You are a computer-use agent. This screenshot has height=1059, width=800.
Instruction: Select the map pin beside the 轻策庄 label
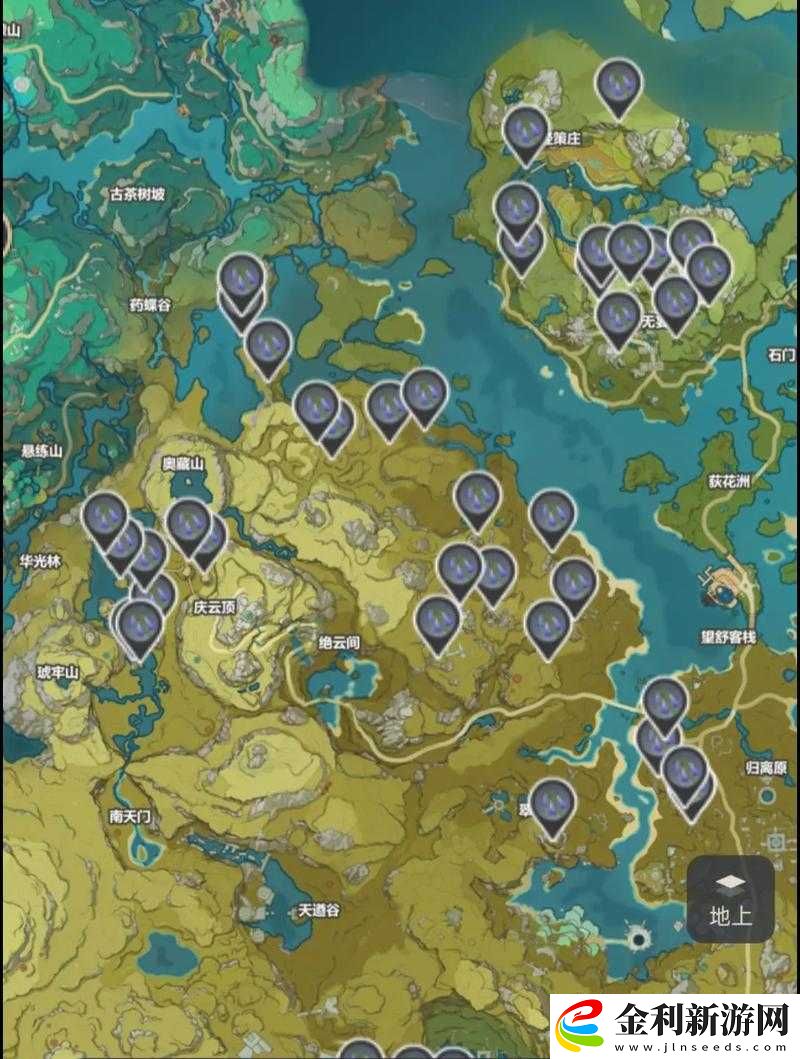point(525,131)
